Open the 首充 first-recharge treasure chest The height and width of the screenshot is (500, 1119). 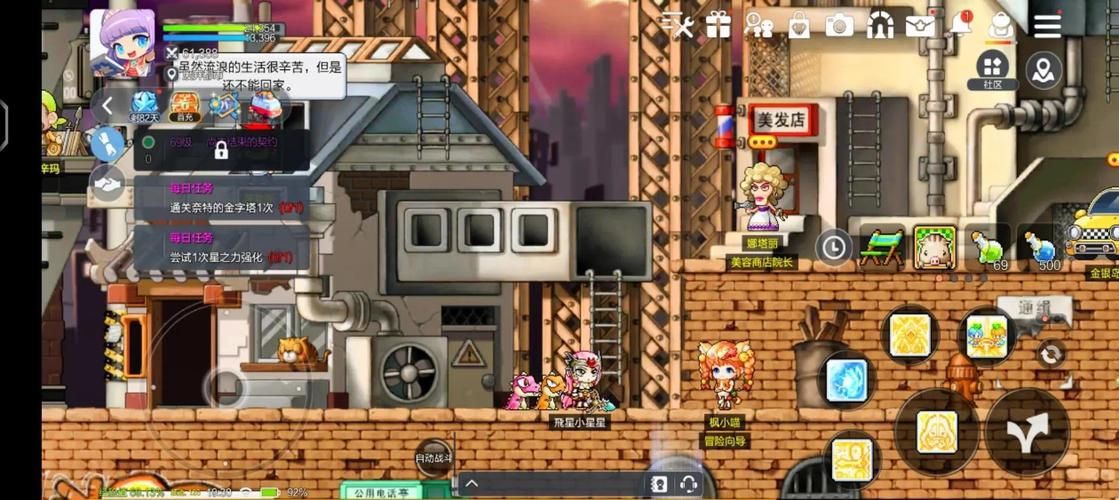tap(184, 104)
